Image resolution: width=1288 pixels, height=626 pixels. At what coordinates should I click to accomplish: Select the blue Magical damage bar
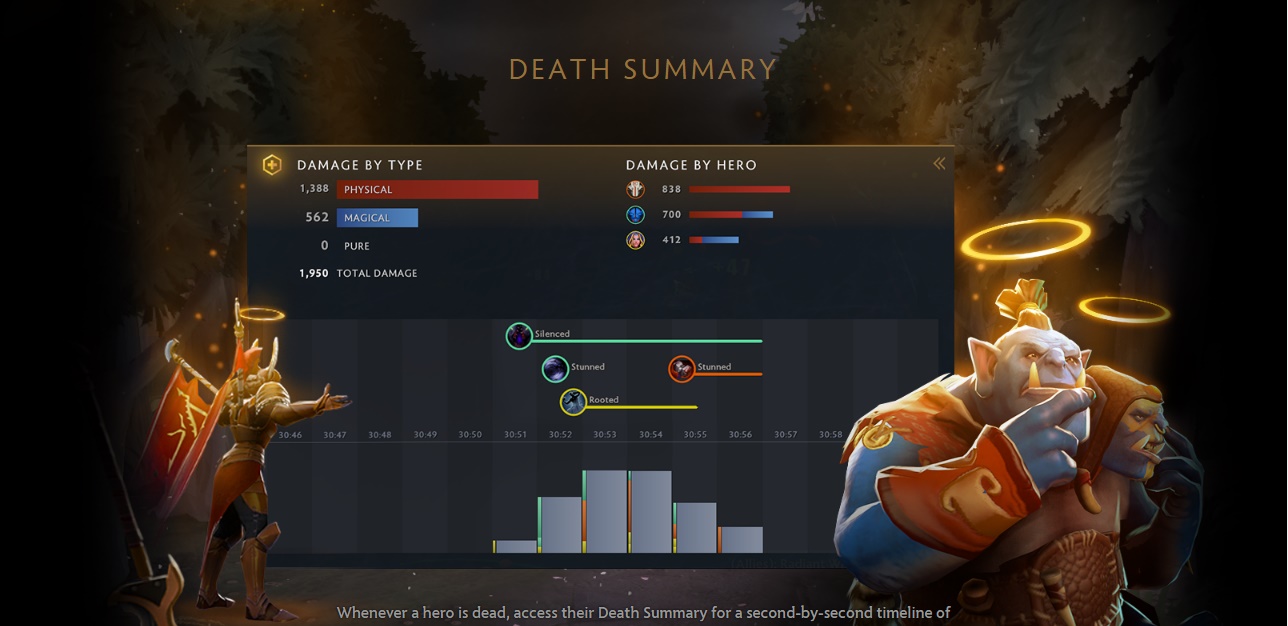[x=377, y=218]
